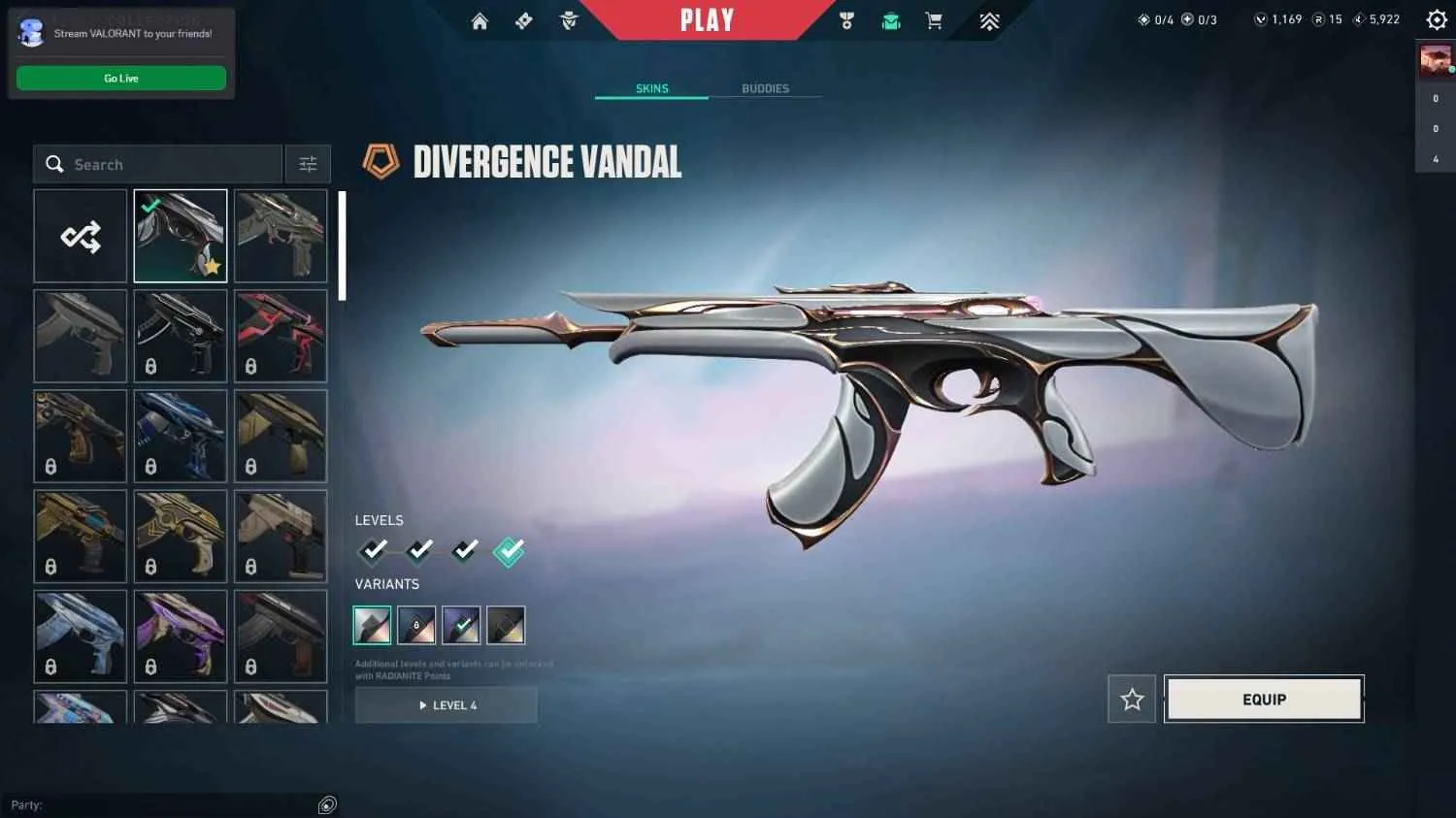
Task: Select the random skin shuffle thumbnail
Action: 80,236
